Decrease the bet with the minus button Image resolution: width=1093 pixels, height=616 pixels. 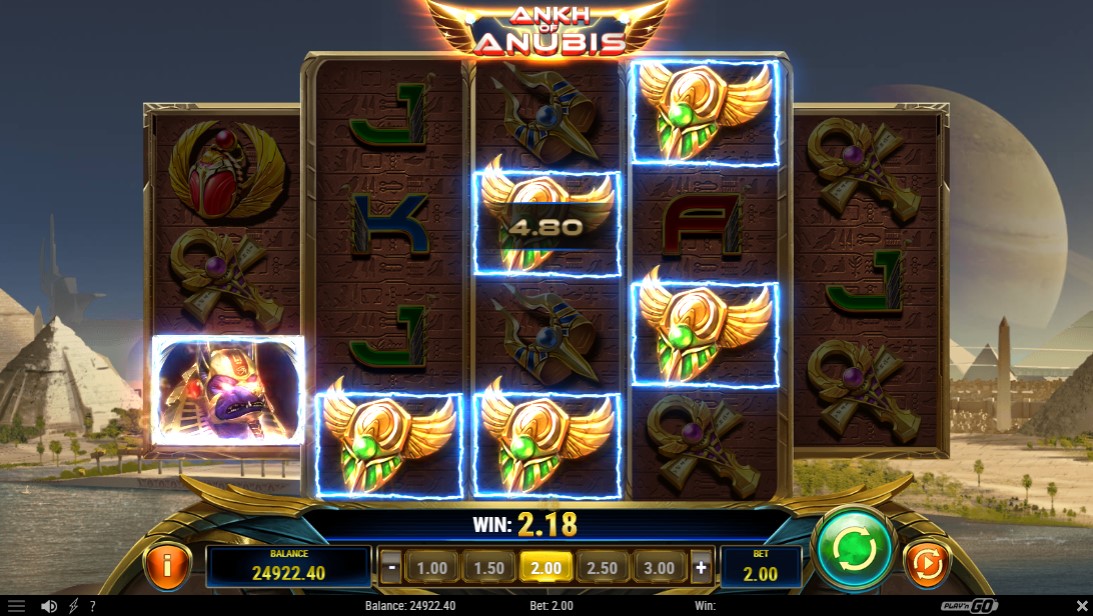tap(392, 567)
